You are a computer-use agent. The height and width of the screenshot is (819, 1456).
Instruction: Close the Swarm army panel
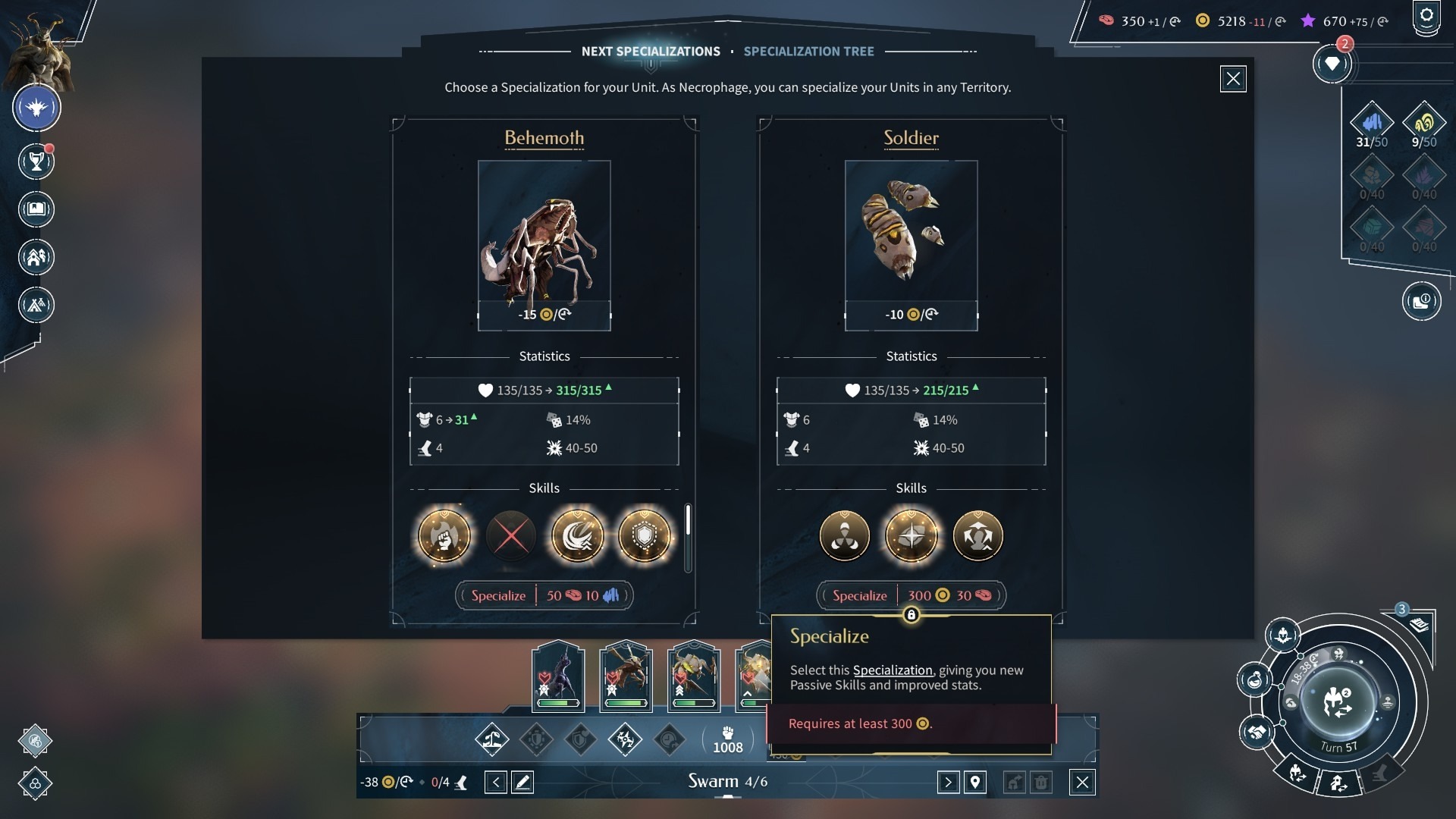point(1082,782)
